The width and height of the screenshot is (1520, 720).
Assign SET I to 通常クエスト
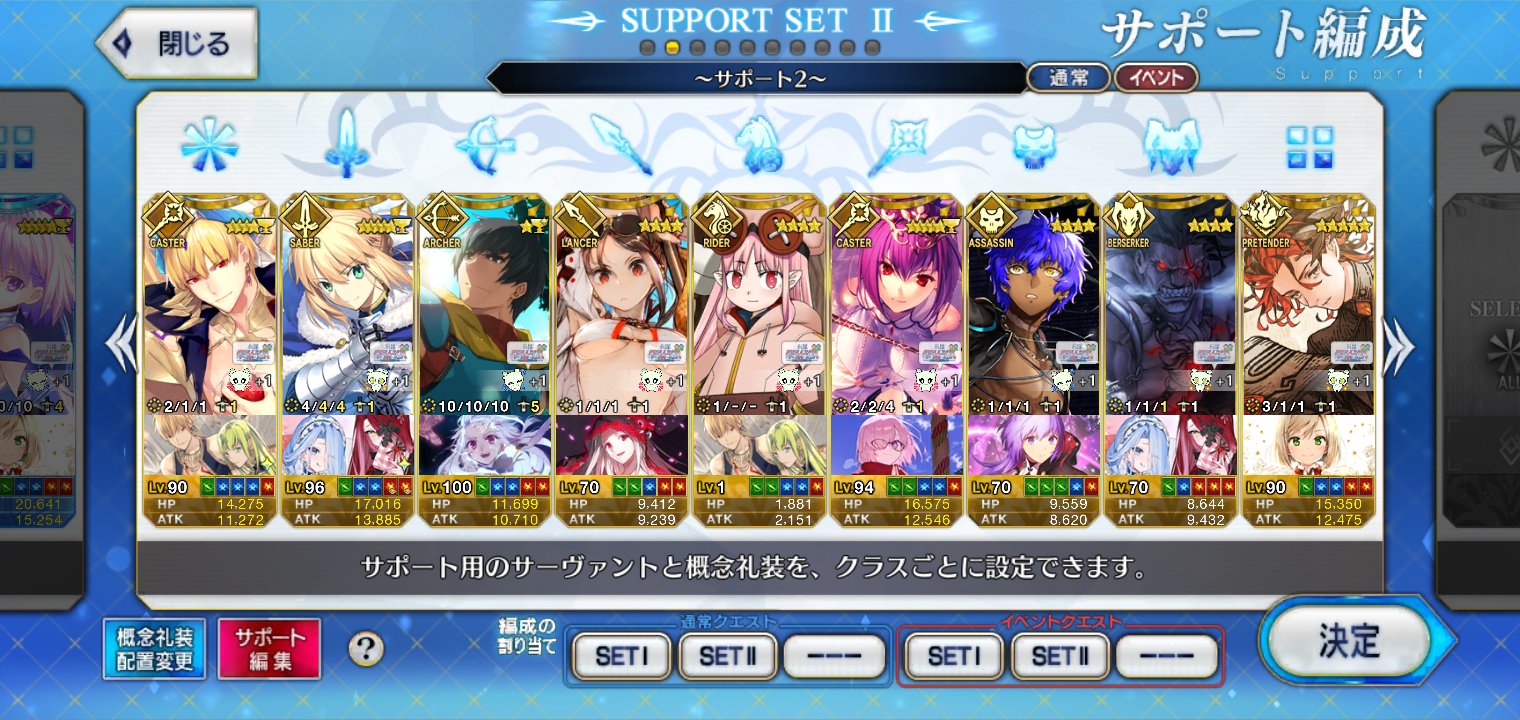[x=622, y=656]
